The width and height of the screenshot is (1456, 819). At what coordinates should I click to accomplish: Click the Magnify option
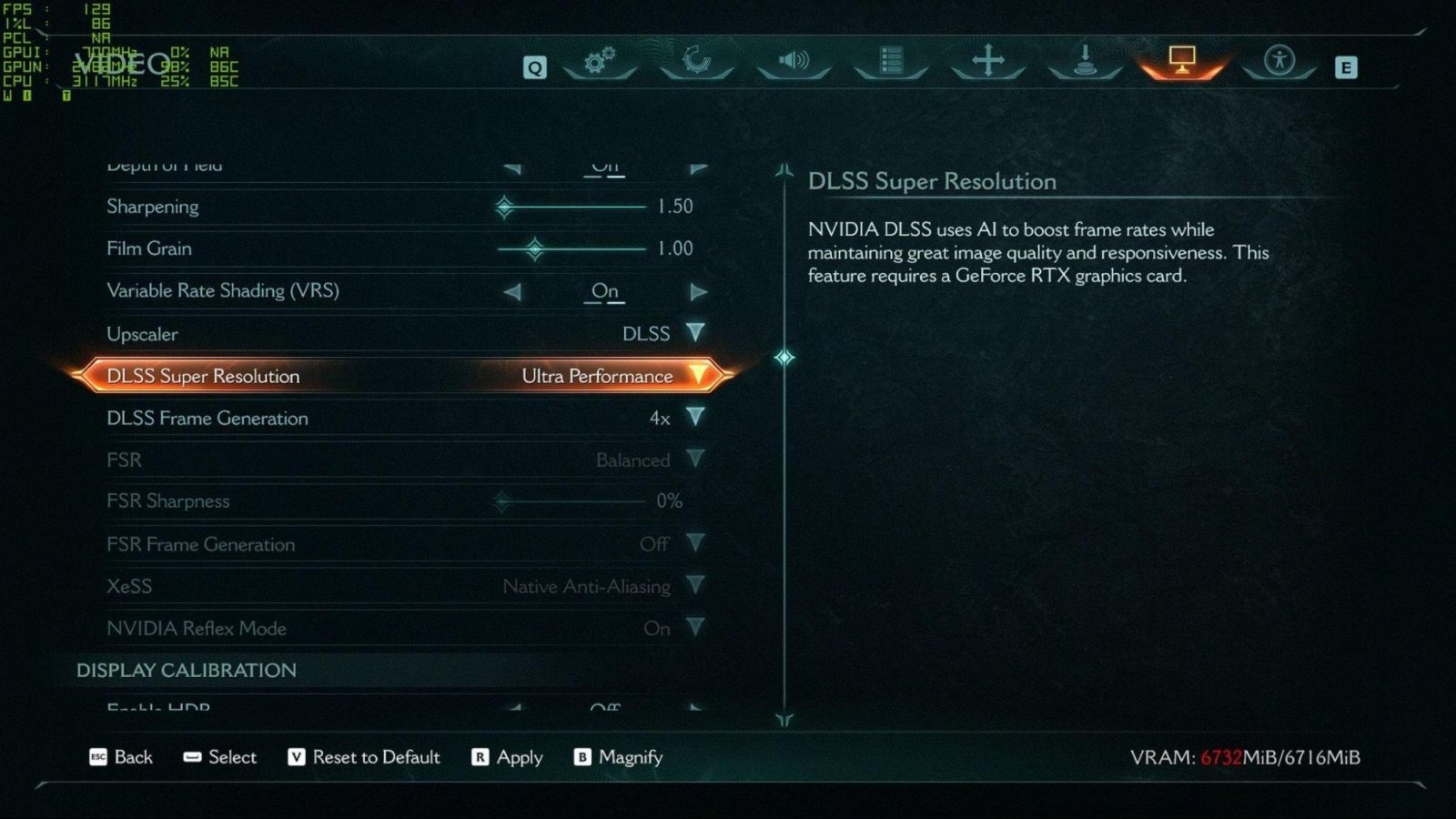(x=619, y=757)
